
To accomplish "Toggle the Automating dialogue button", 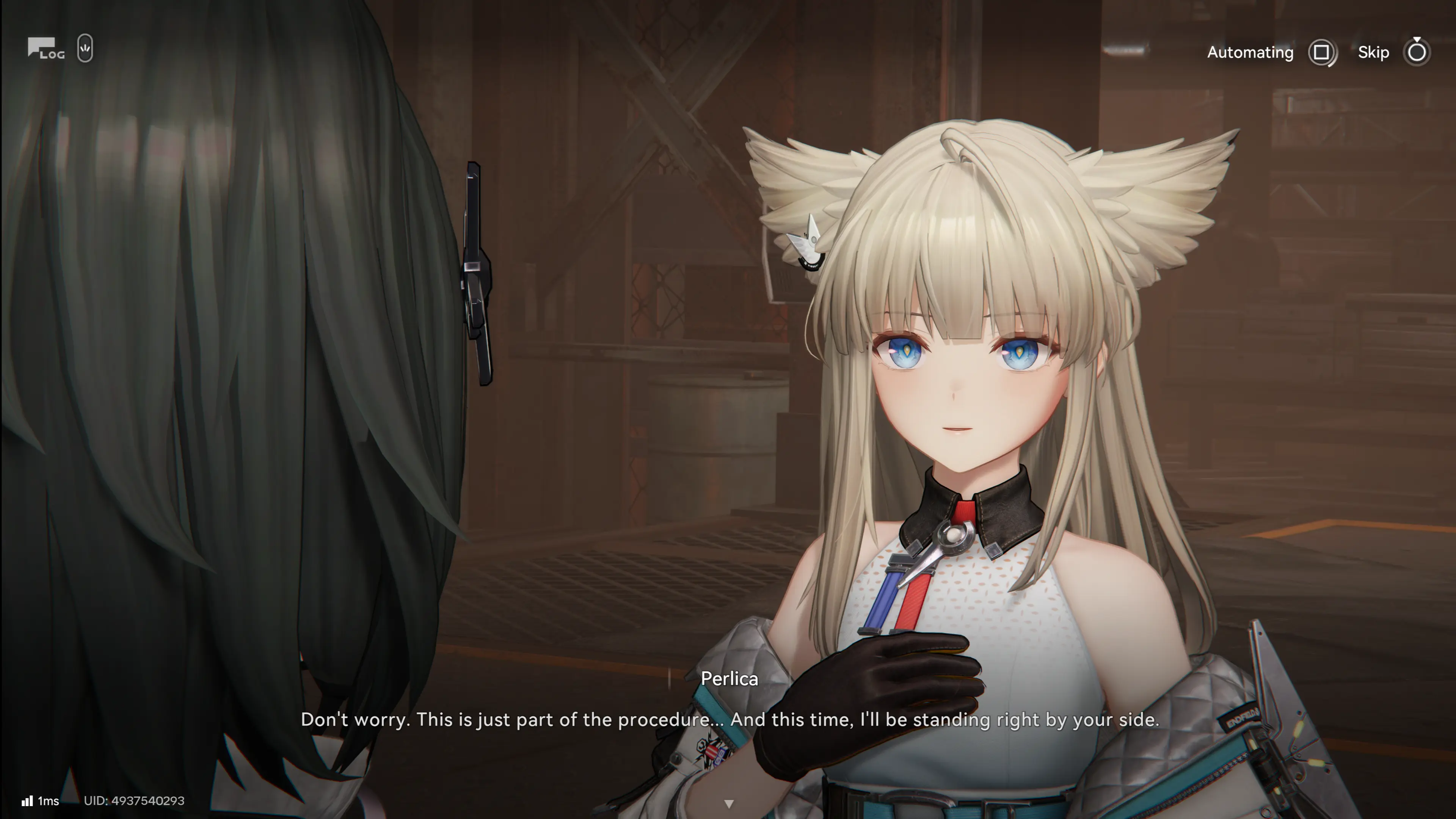I will coord(1321,53).
